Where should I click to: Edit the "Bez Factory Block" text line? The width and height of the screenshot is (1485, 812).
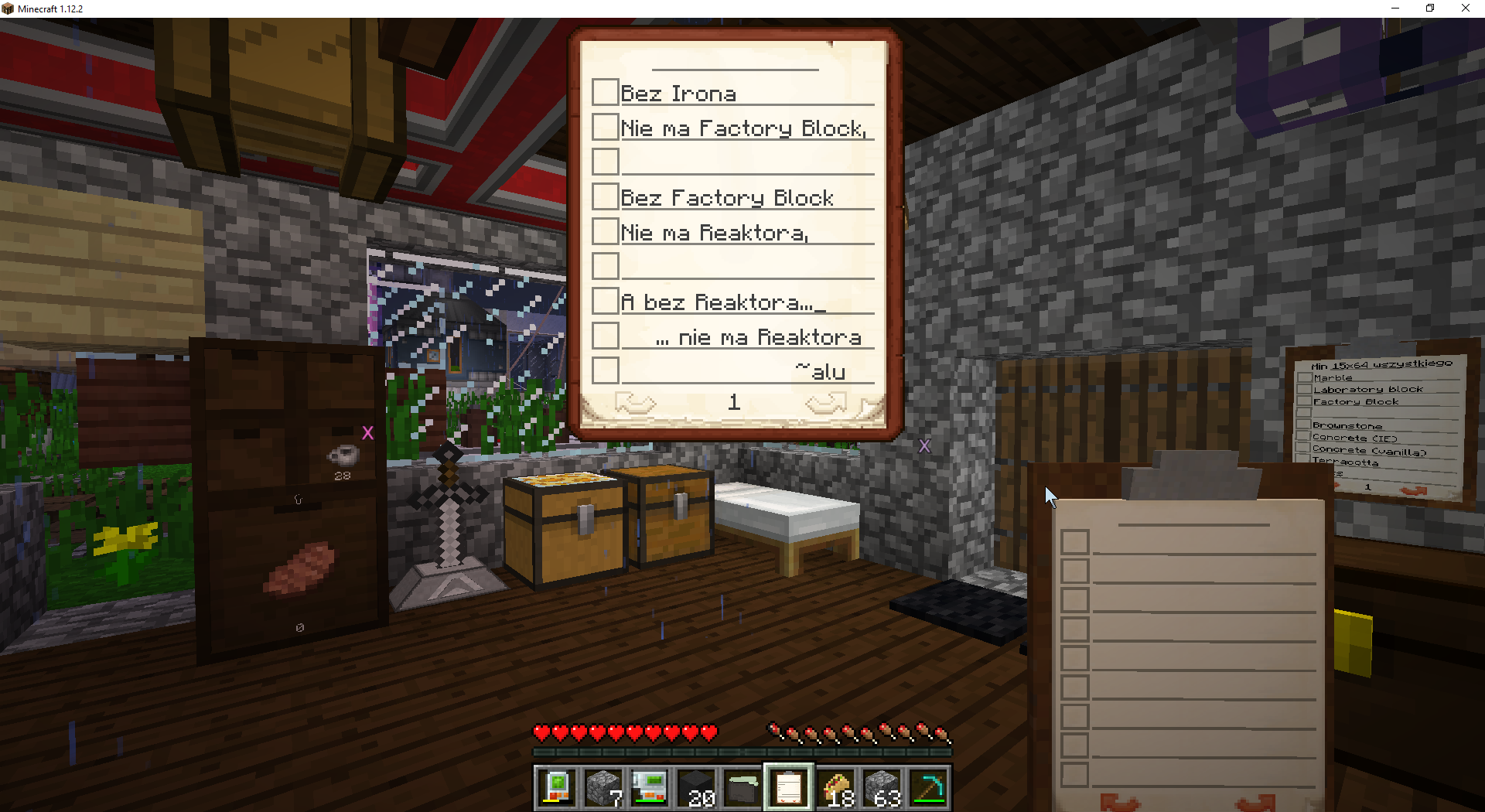746,198
